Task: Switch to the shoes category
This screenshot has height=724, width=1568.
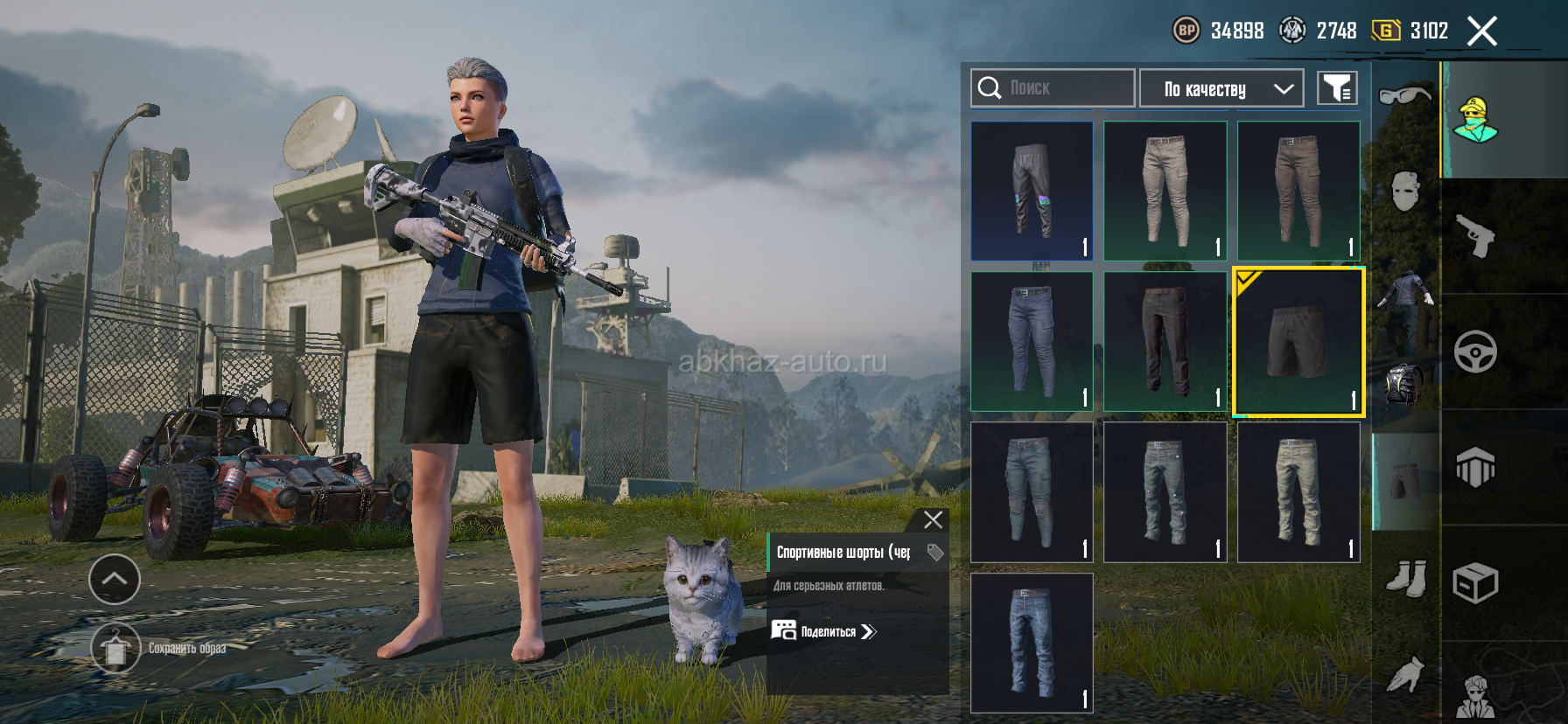Action: (1406, 578)
